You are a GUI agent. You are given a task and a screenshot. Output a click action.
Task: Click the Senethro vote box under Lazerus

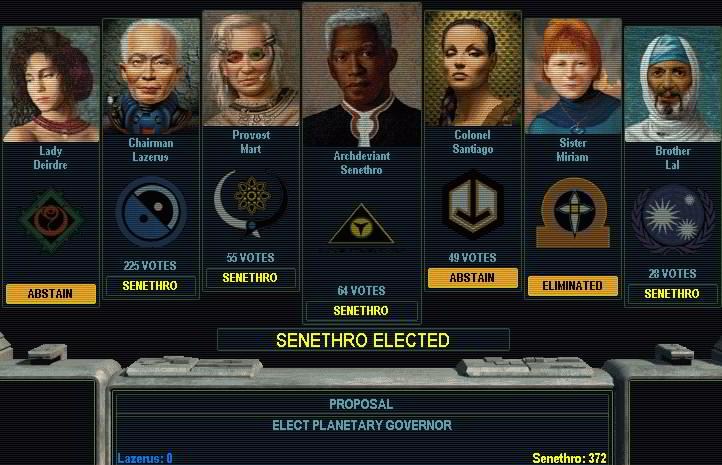(x=150, y=286)
